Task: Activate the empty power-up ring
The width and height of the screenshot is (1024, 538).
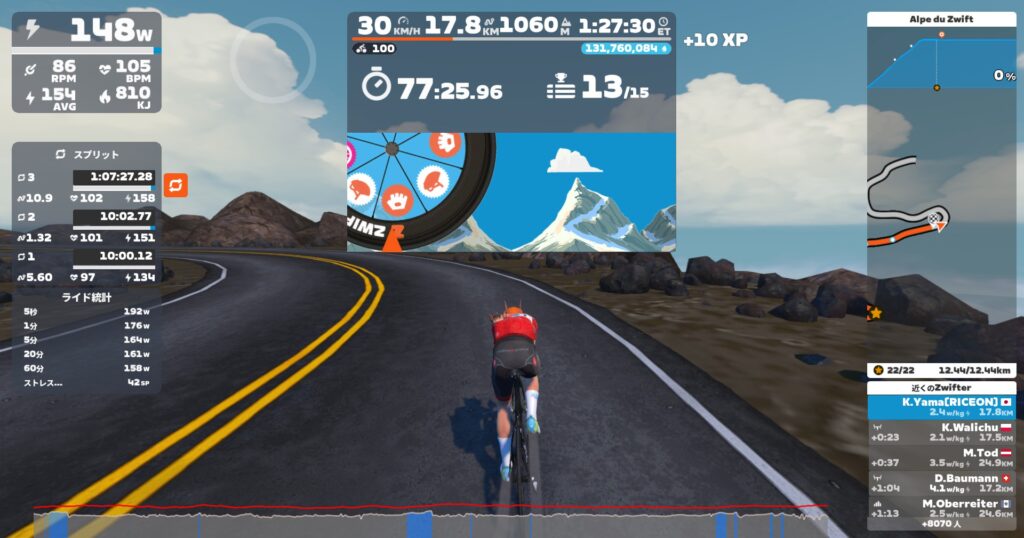Action: click(273, 59)
